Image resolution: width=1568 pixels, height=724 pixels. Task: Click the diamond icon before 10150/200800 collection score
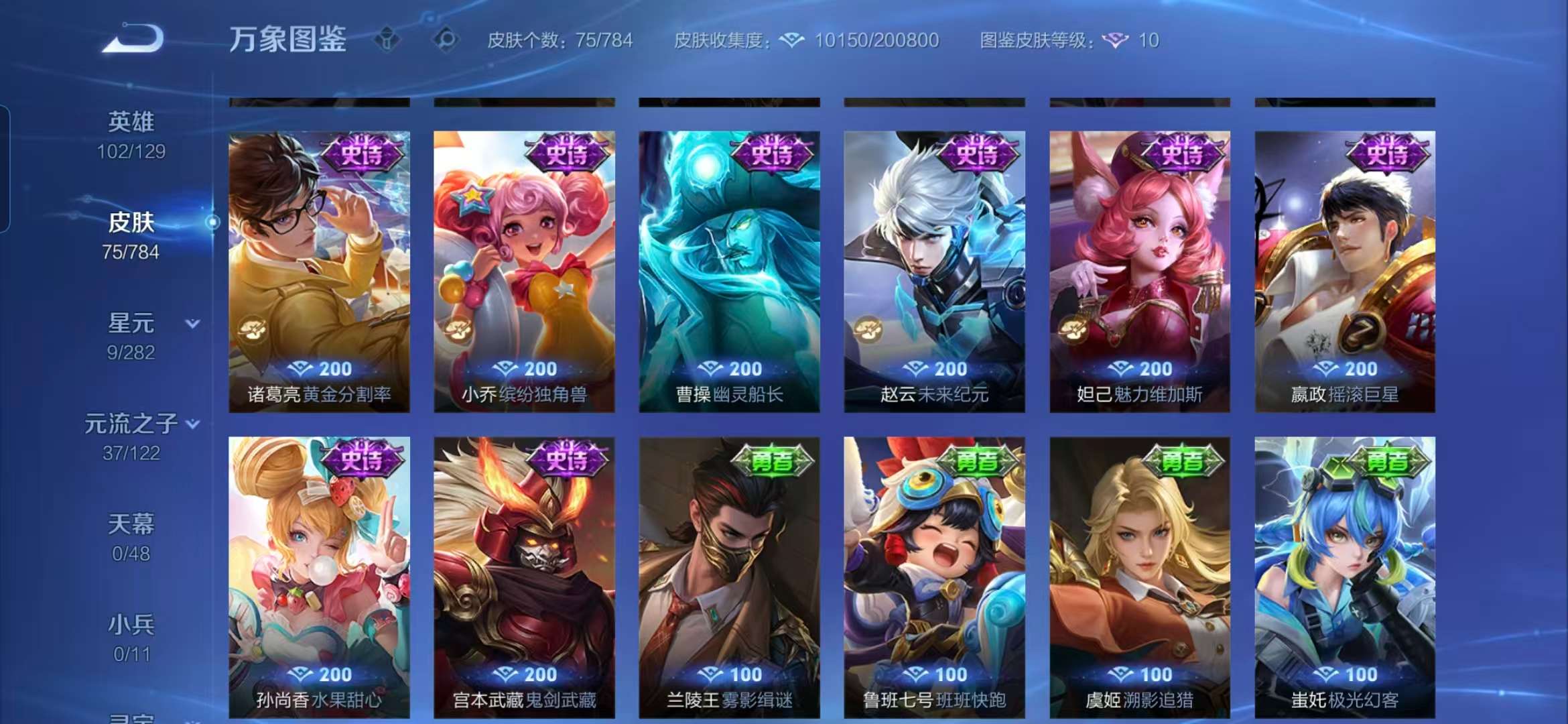[791, 40]
